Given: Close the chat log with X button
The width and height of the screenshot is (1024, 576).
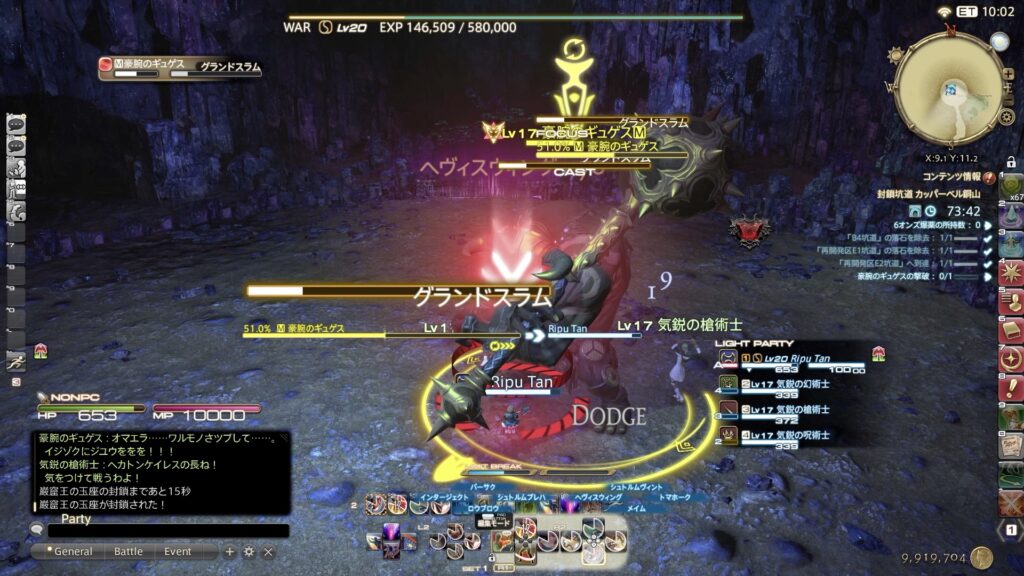Looking at the screenshot, I should coord(268,551).
